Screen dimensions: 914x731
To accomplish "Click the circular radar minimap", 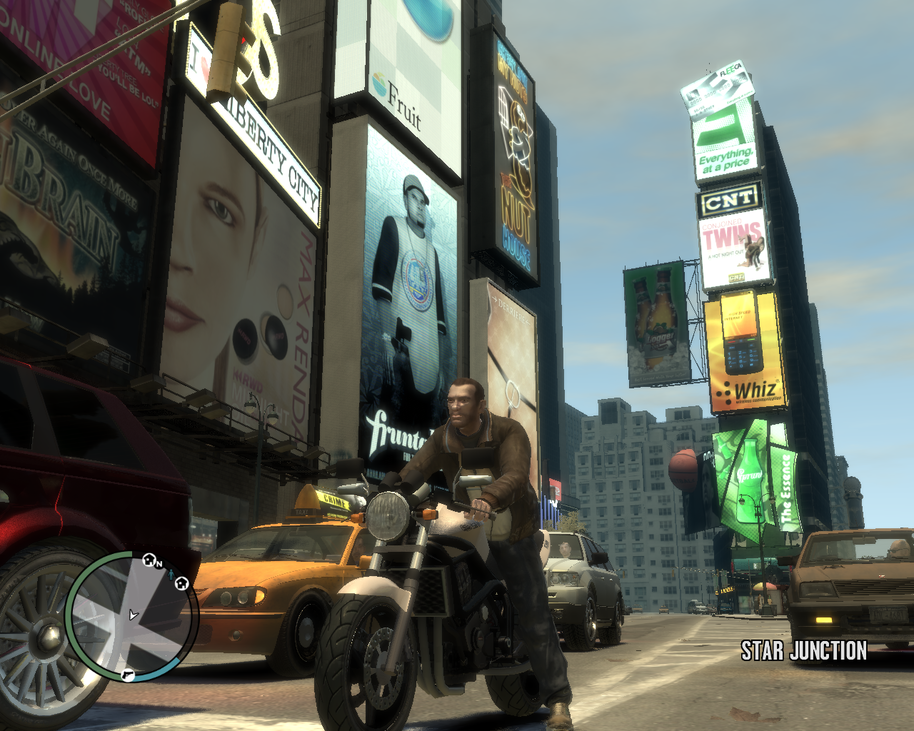I will [131, 616].
